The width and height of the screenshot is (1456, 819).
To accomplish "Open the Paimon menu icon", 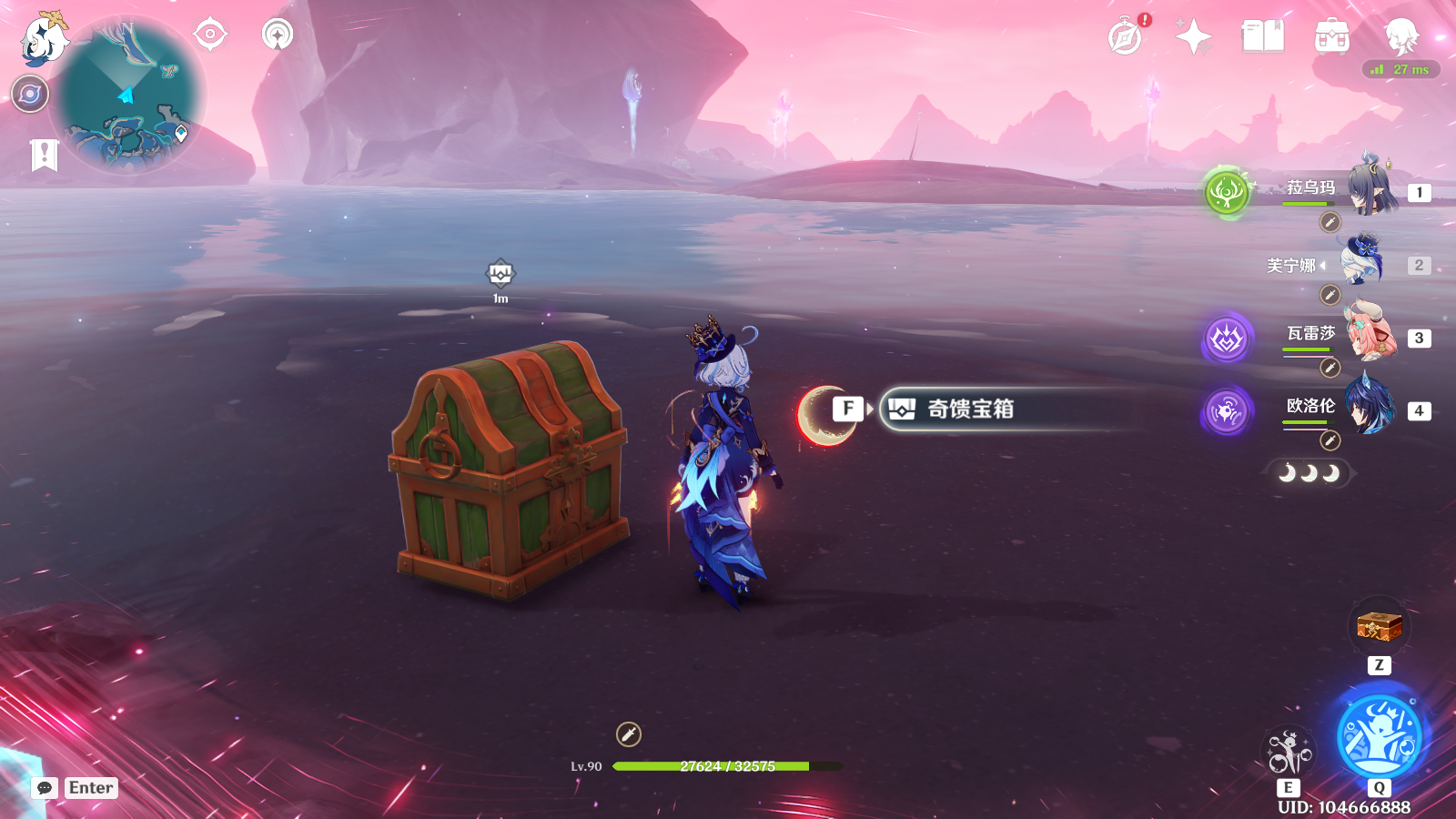I will 44,40.
